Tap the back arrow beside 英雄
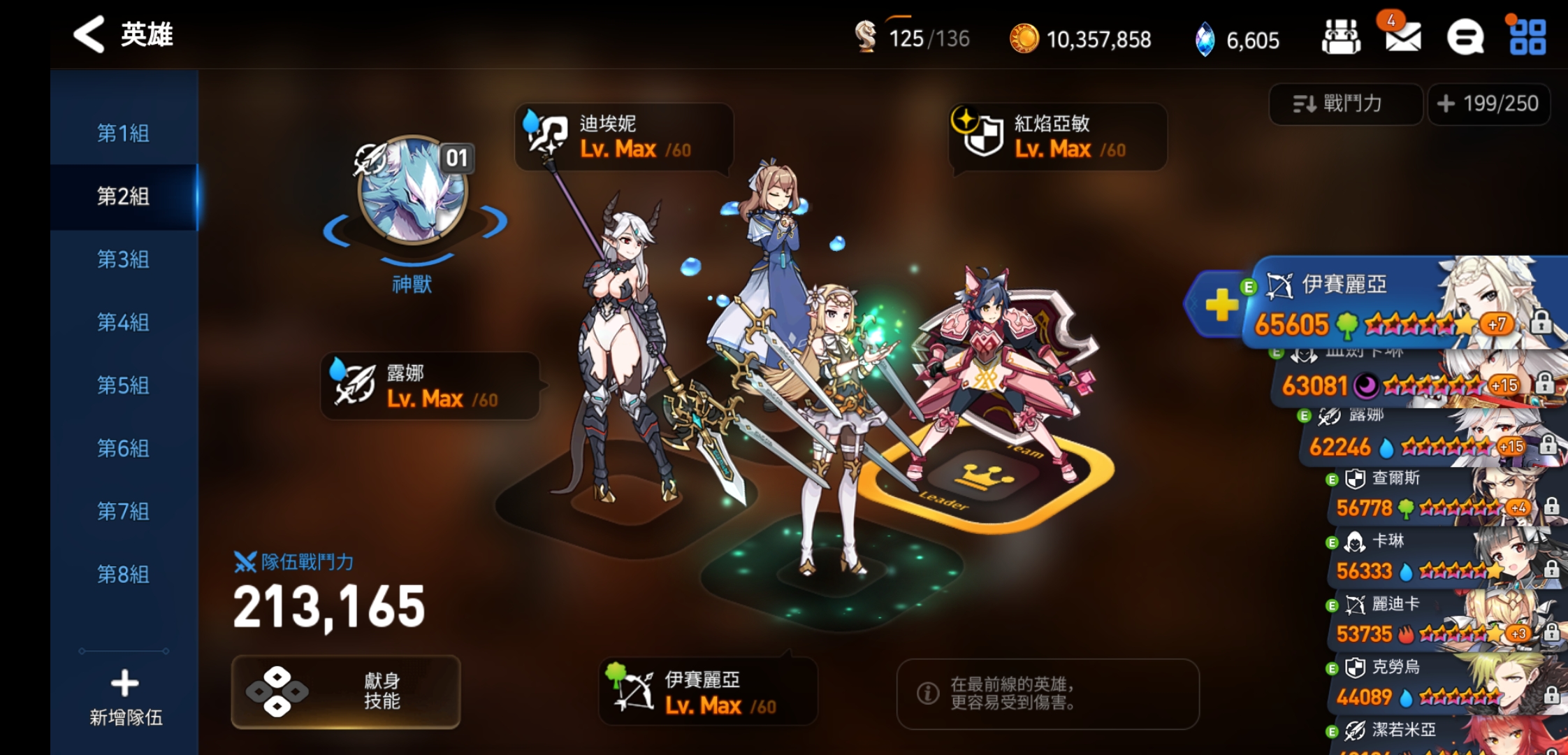1568x755 pixels. (89, 34)
